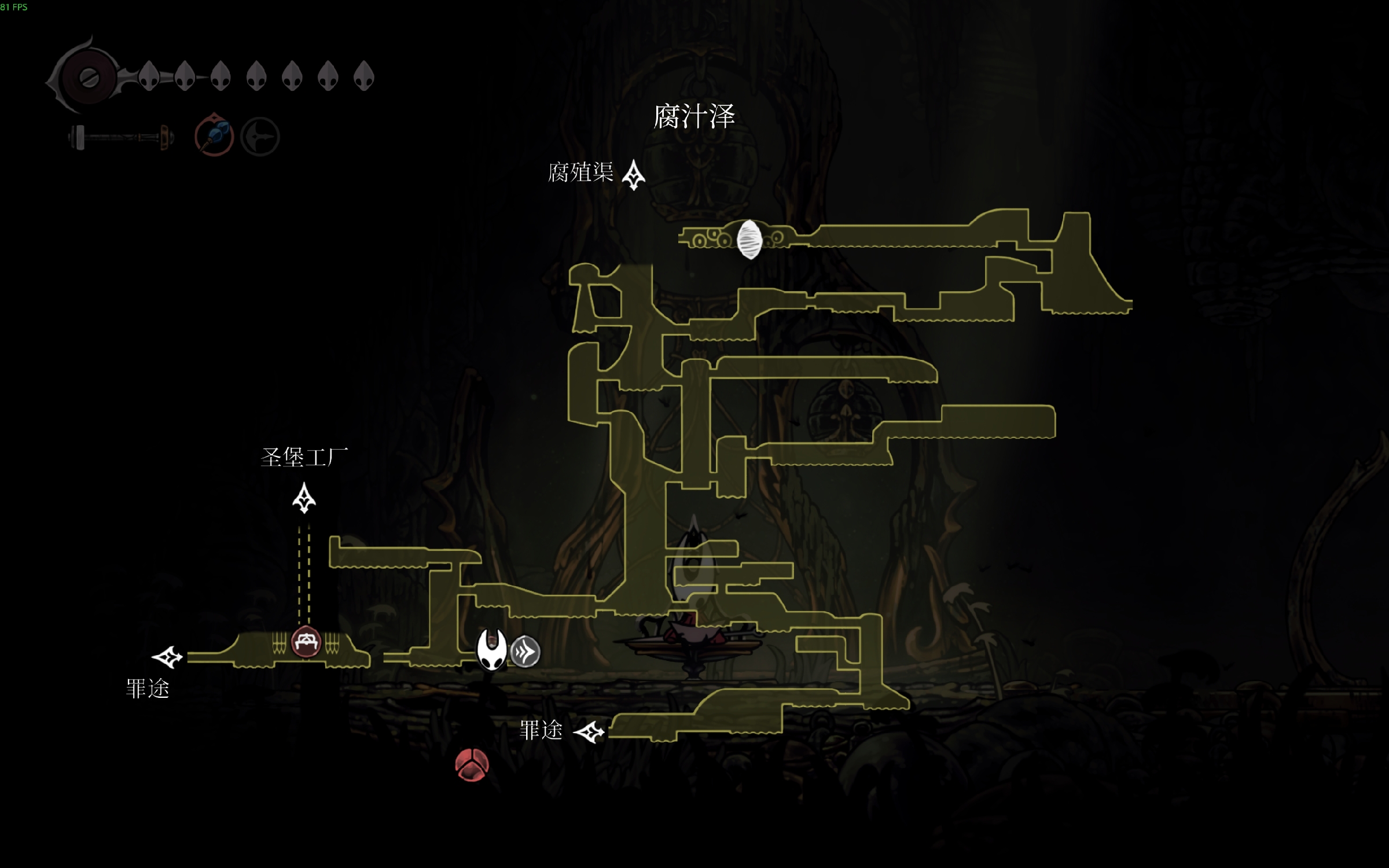1389x868 pixels.
Task: Select the red station marker on the map
Action: pos(306,641)
